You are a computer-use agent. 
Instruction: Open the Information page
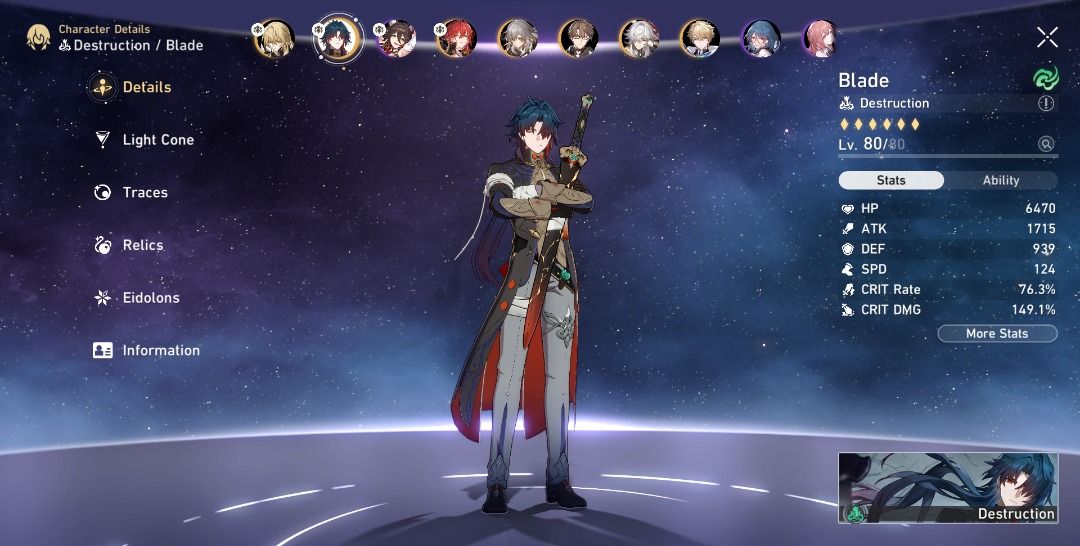click(160, 351)
